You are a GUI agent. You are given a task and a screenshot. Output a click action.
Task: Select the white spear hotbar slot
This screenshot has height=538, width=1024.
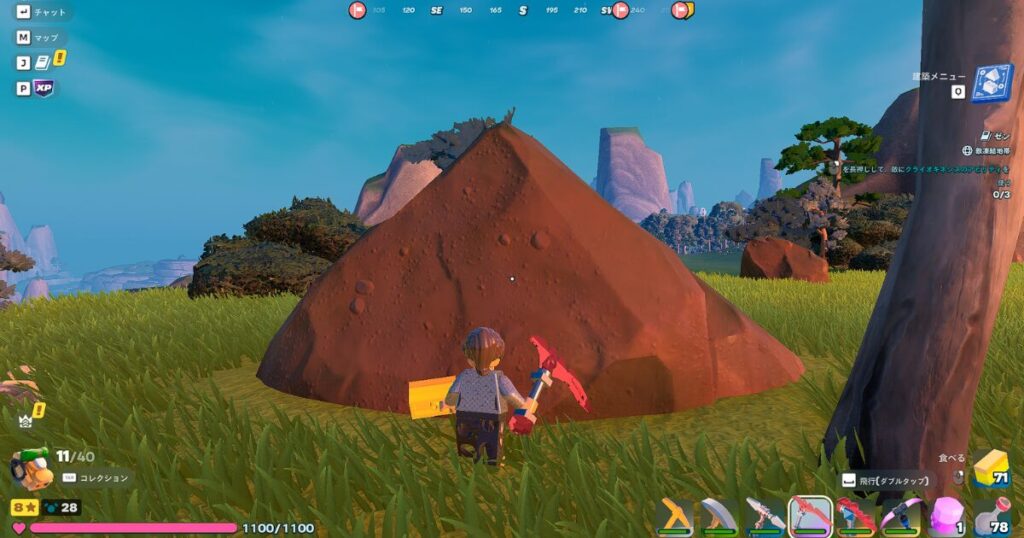pos(765,516)
